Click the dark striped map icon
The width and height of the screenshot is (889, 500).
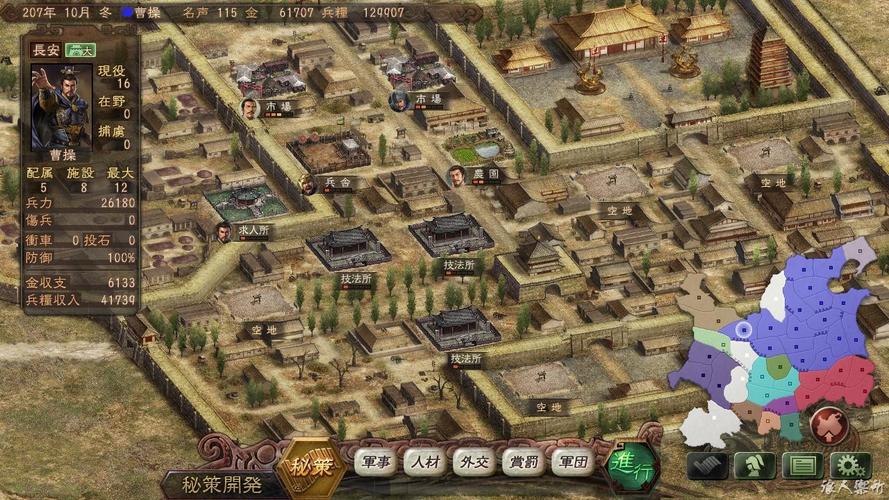pos(707,466)
